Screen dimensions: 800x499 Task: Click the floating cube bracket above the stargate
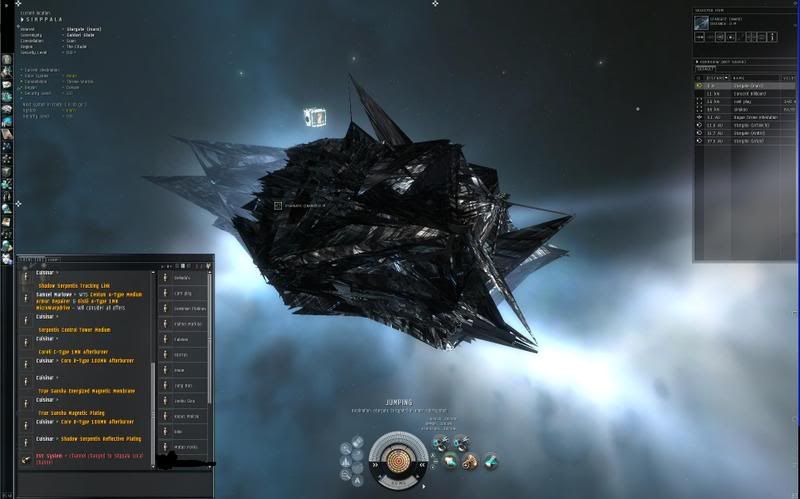tap(315, 118)
